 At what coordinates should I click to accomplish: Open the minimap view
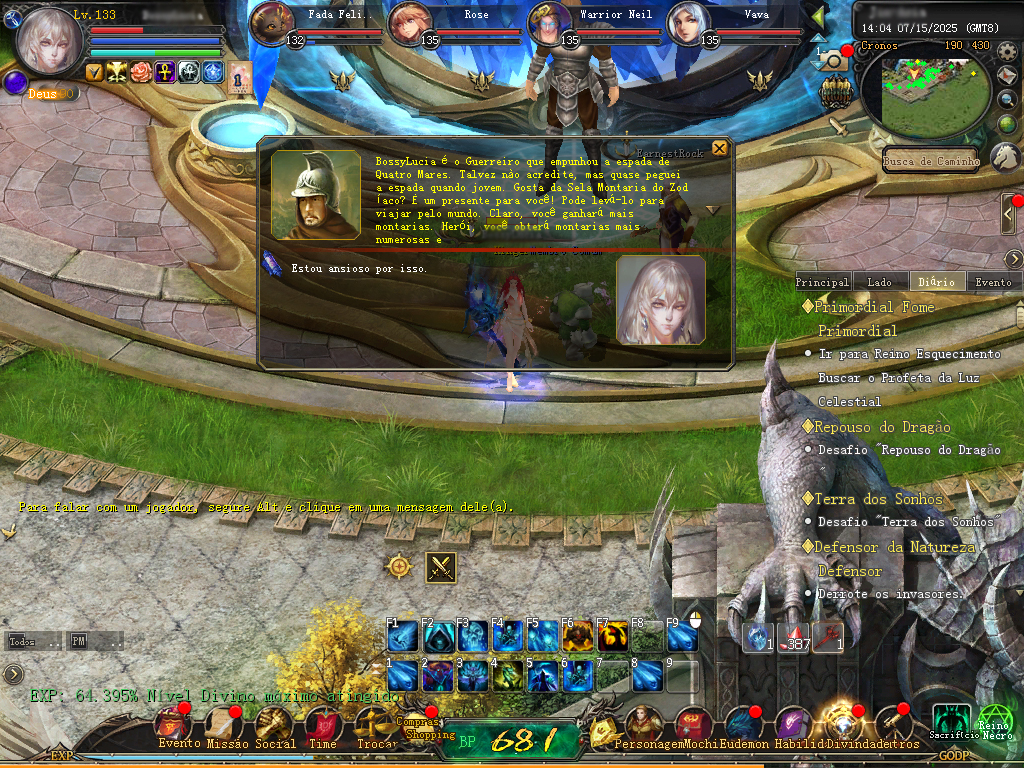(918, 90)
